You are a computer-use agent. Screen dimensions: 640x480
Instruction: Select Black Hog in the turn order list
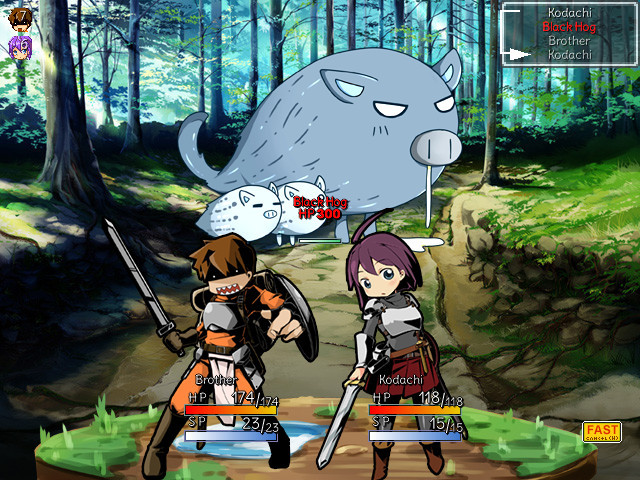coord(569,27)
